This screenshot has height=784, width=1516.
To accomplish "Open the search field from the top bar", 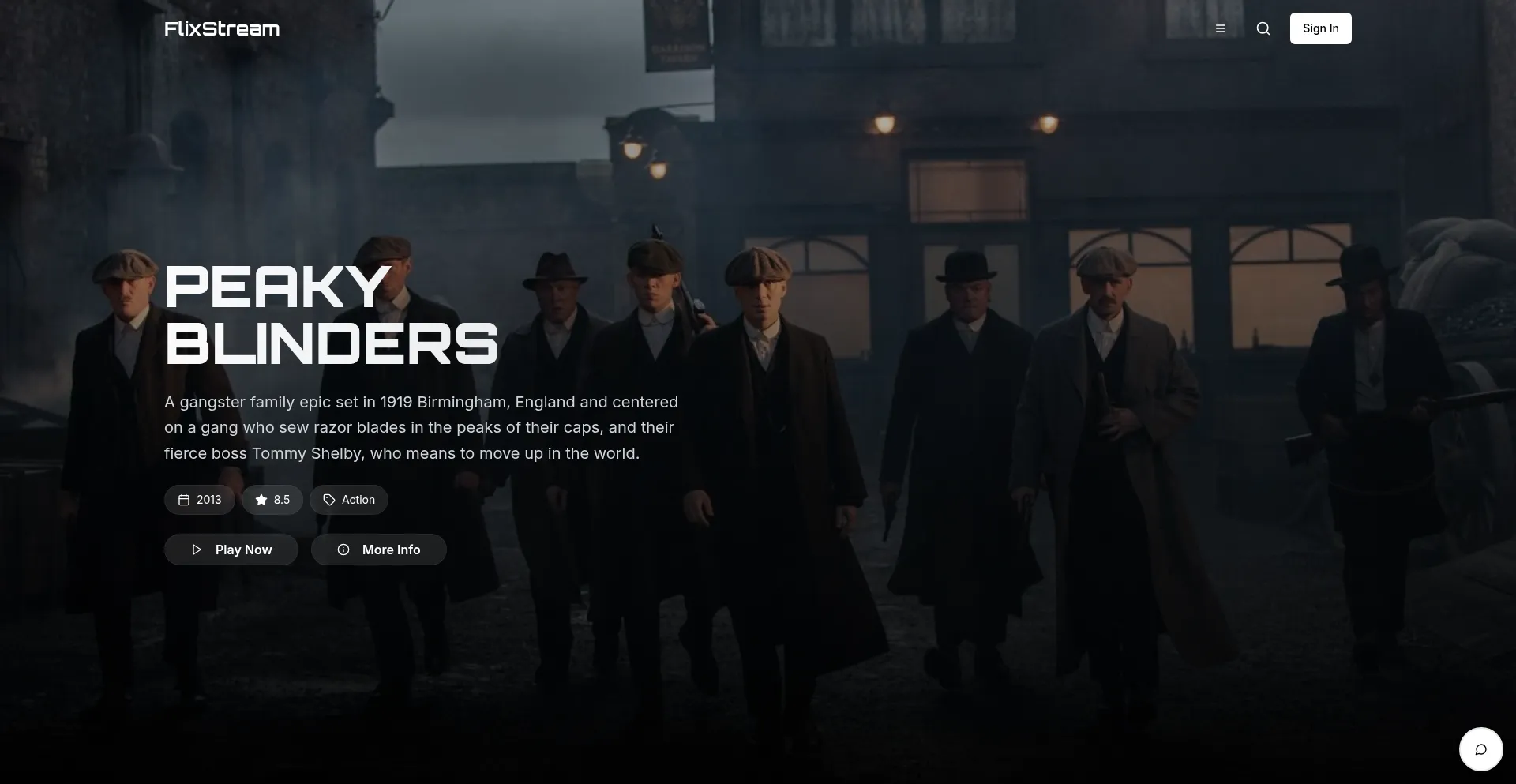I will [x=1263, y=28].
